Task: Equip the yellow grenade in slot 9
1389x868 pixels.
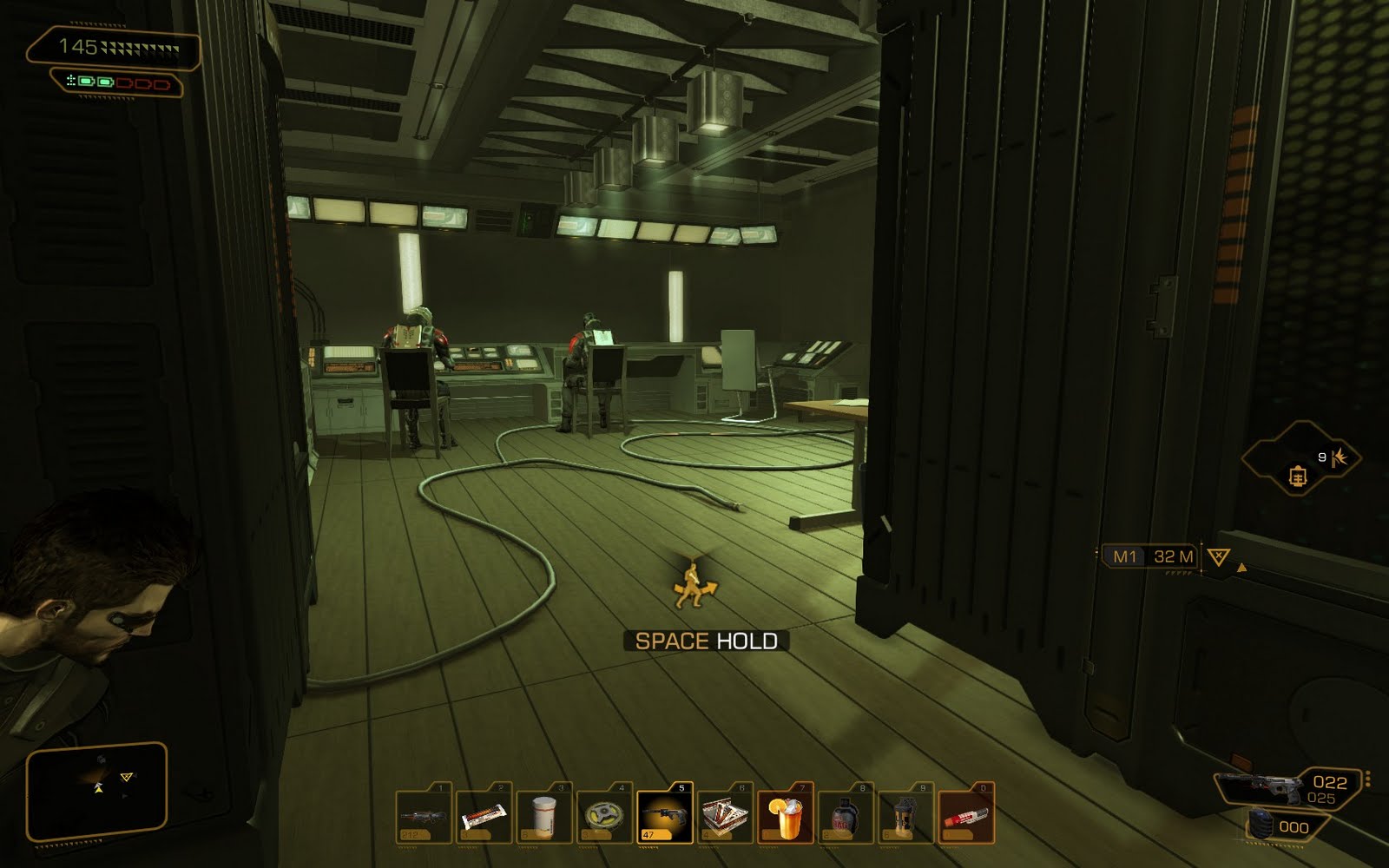Action: pyautogui.click(x=905, y=818)
